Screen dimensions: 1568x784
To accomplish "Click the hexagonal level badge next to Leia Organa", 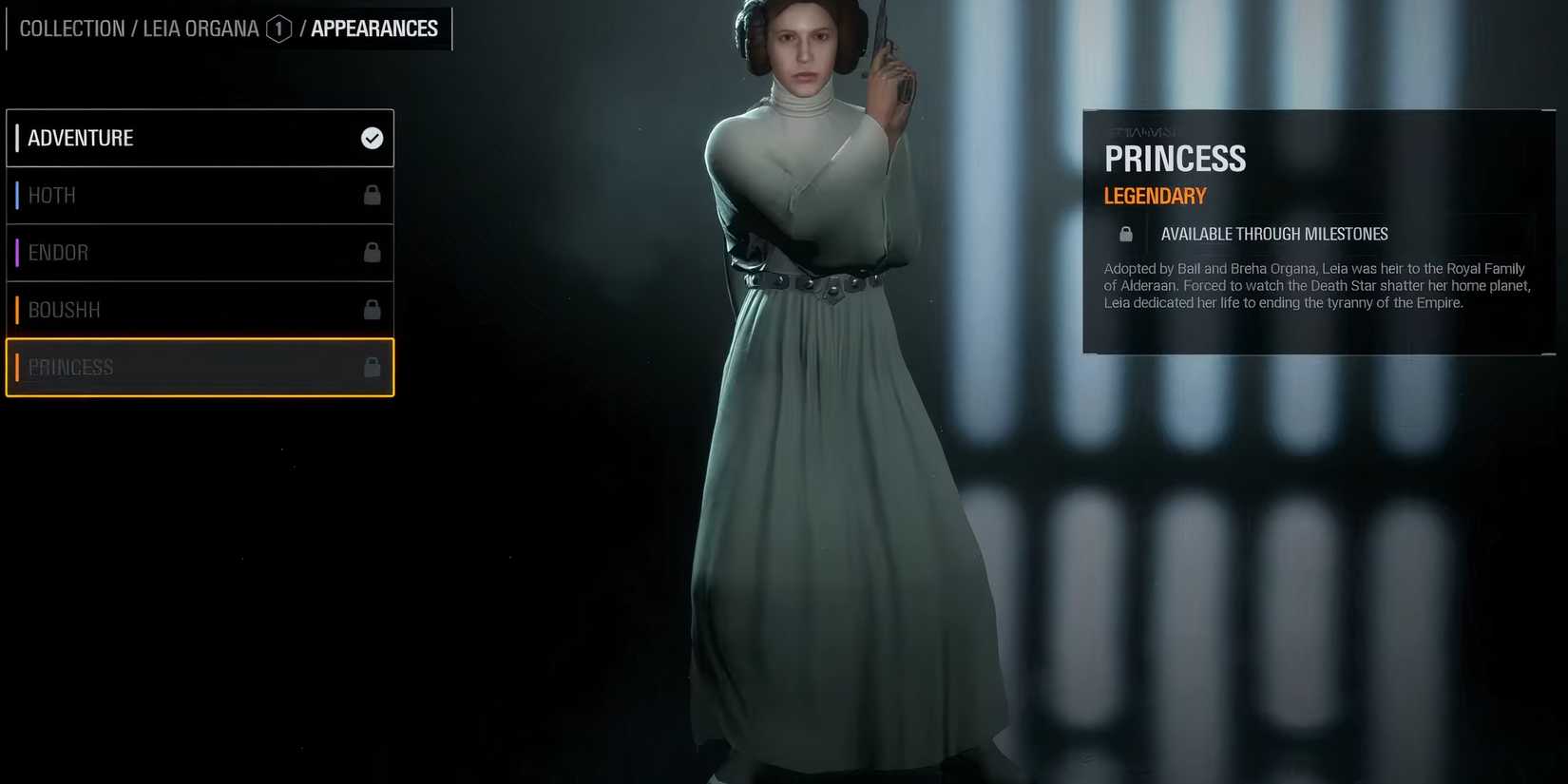I will [x=278, y=29].
